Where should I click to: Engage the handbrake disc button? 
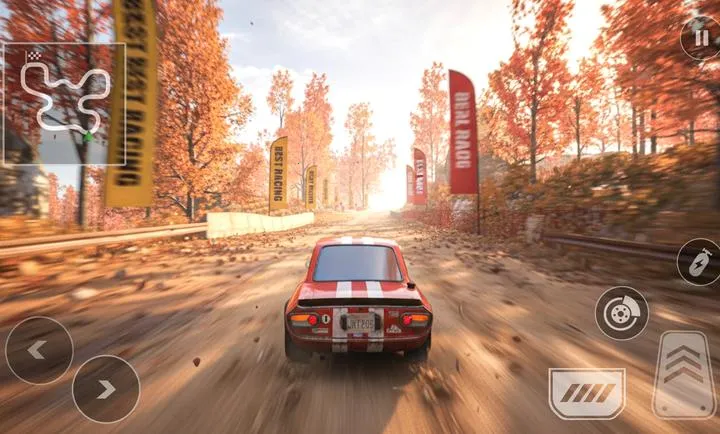click(621, 313)
